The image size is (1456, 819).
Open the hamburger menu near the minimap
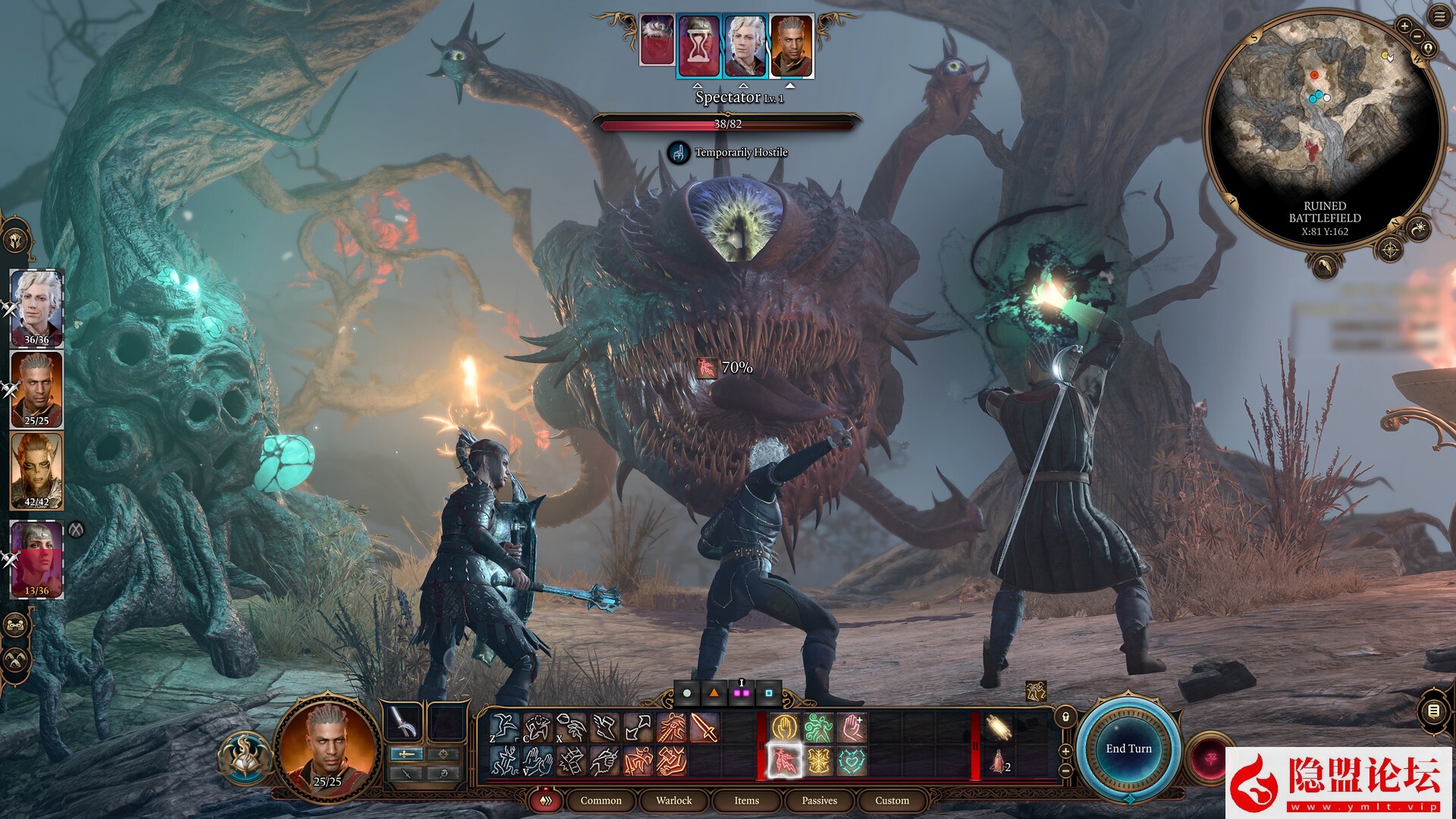(1439, 17)
